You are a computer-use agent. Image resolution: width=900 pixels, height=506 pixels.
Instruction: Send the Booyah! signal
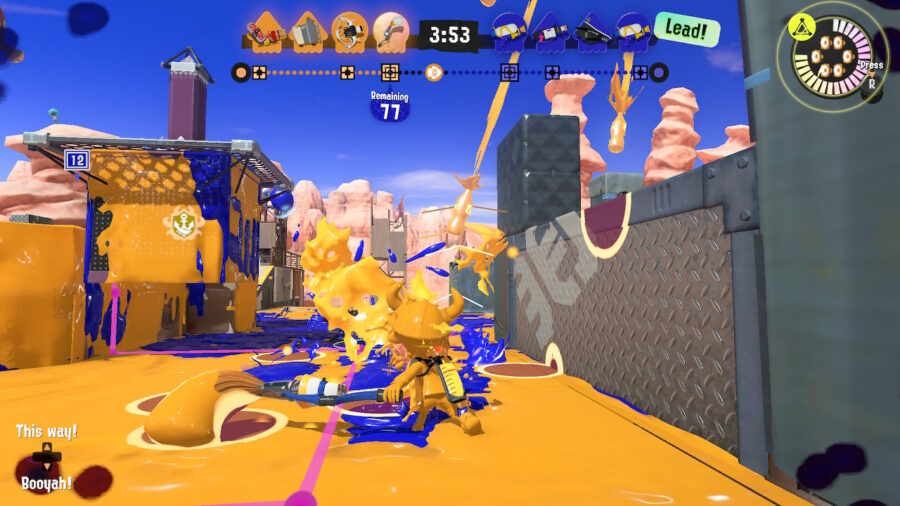(46, 483)
